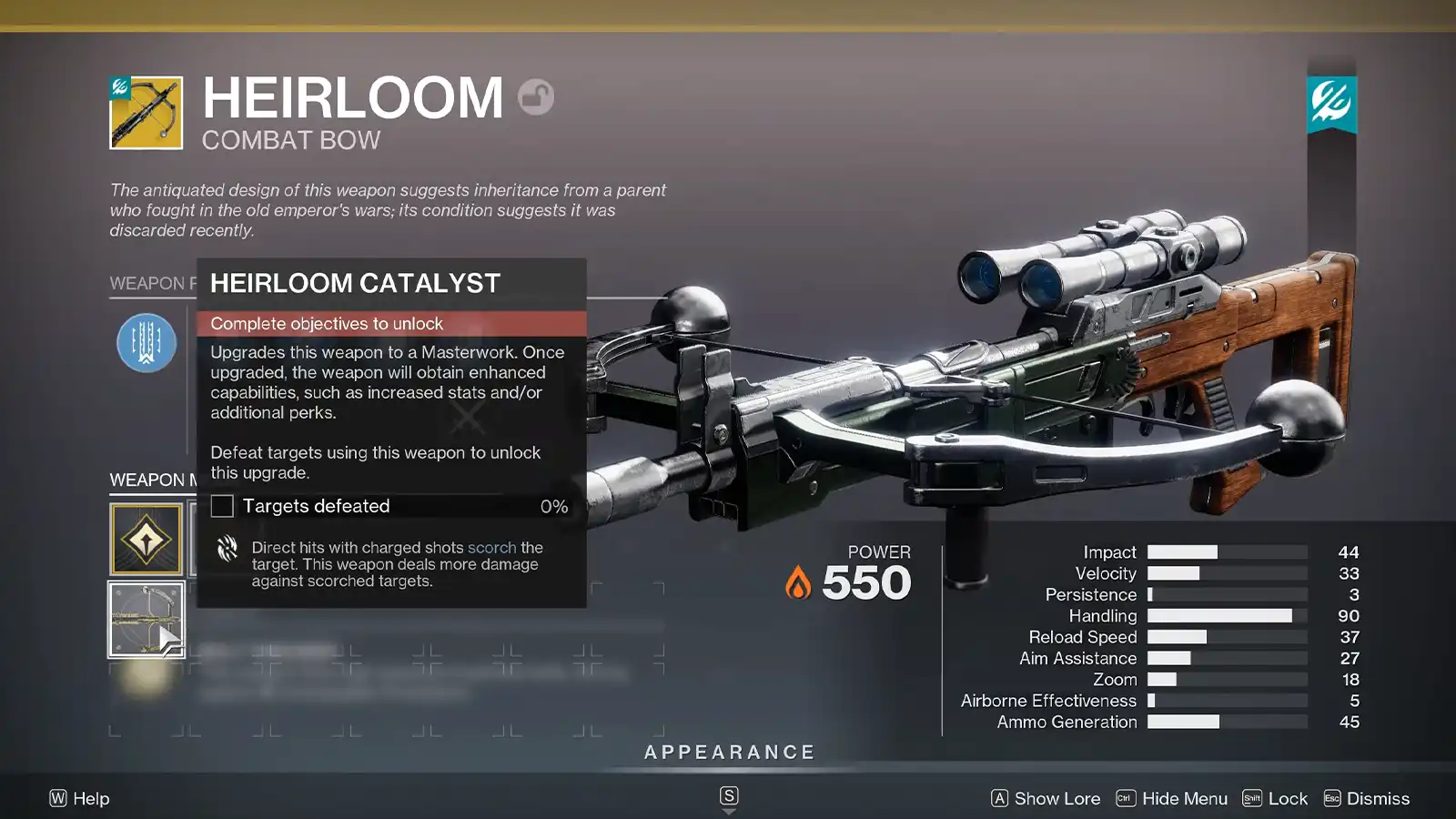Click the teal emblem banner in the top-right
Image resolution: width=1456 pixels, height=819 pixels.
tap(1331, 100)
